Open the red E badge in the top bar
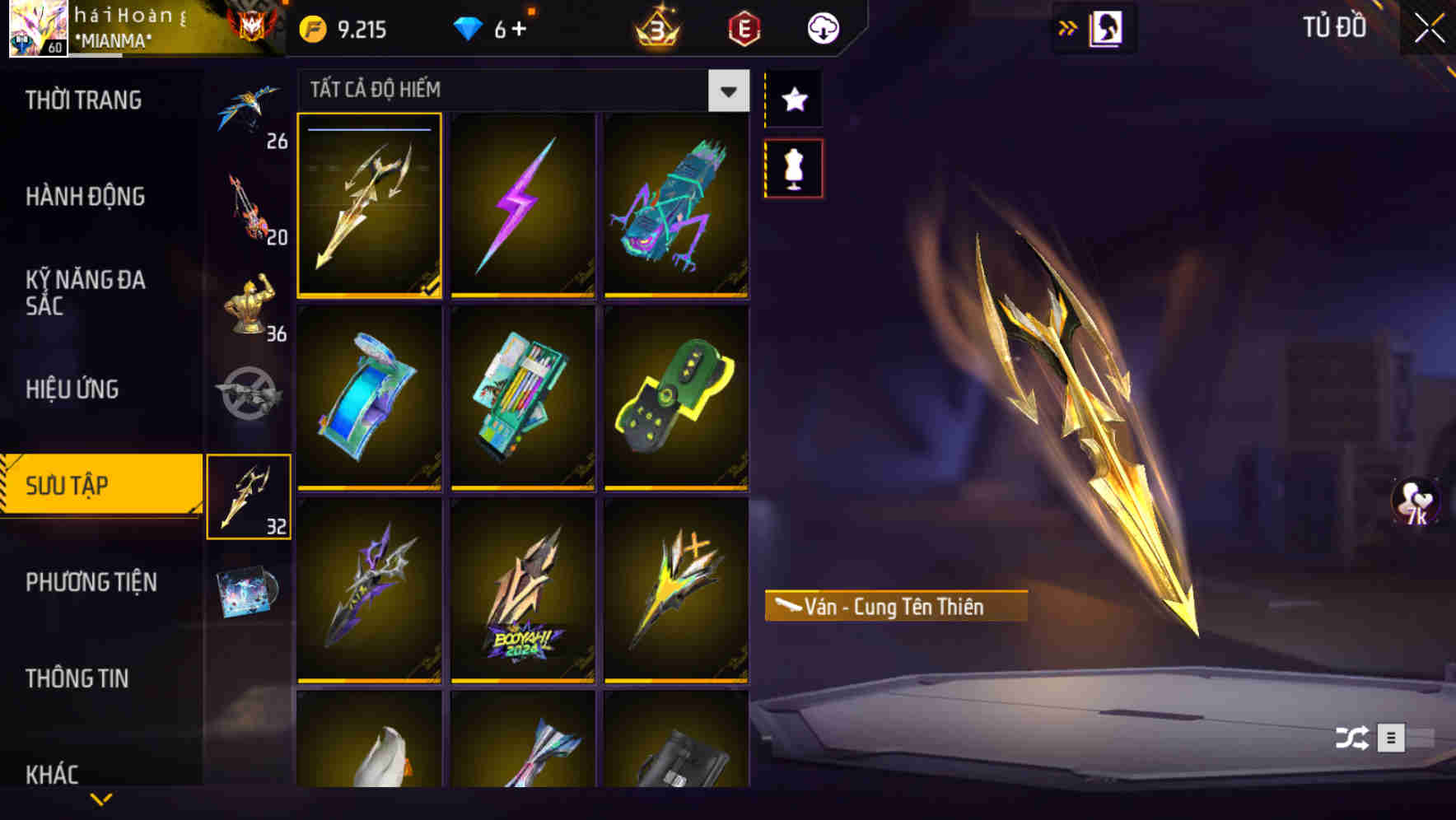This screenshot has height=820, width=1456. pyautogui.click(x=744, y=27)
